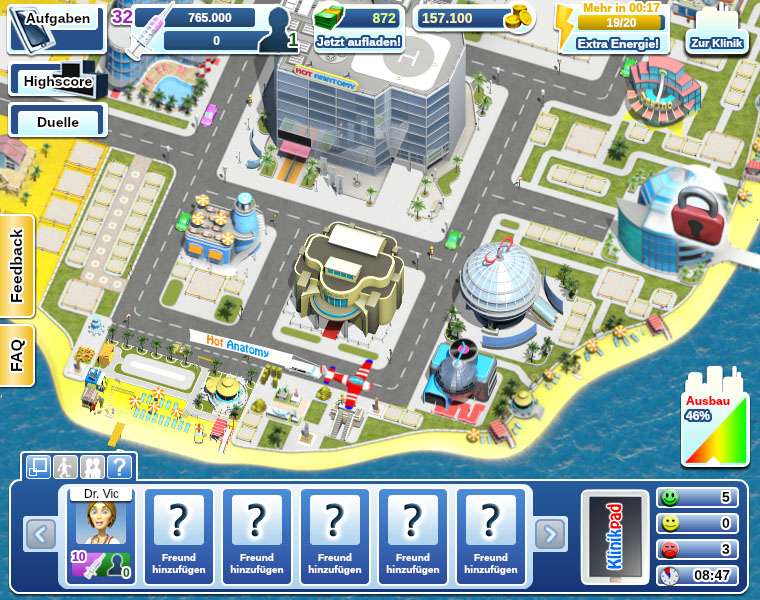Screen dimensions: 760x600
Task: Select the overlapping windows tab
Action: pos(39,466)
